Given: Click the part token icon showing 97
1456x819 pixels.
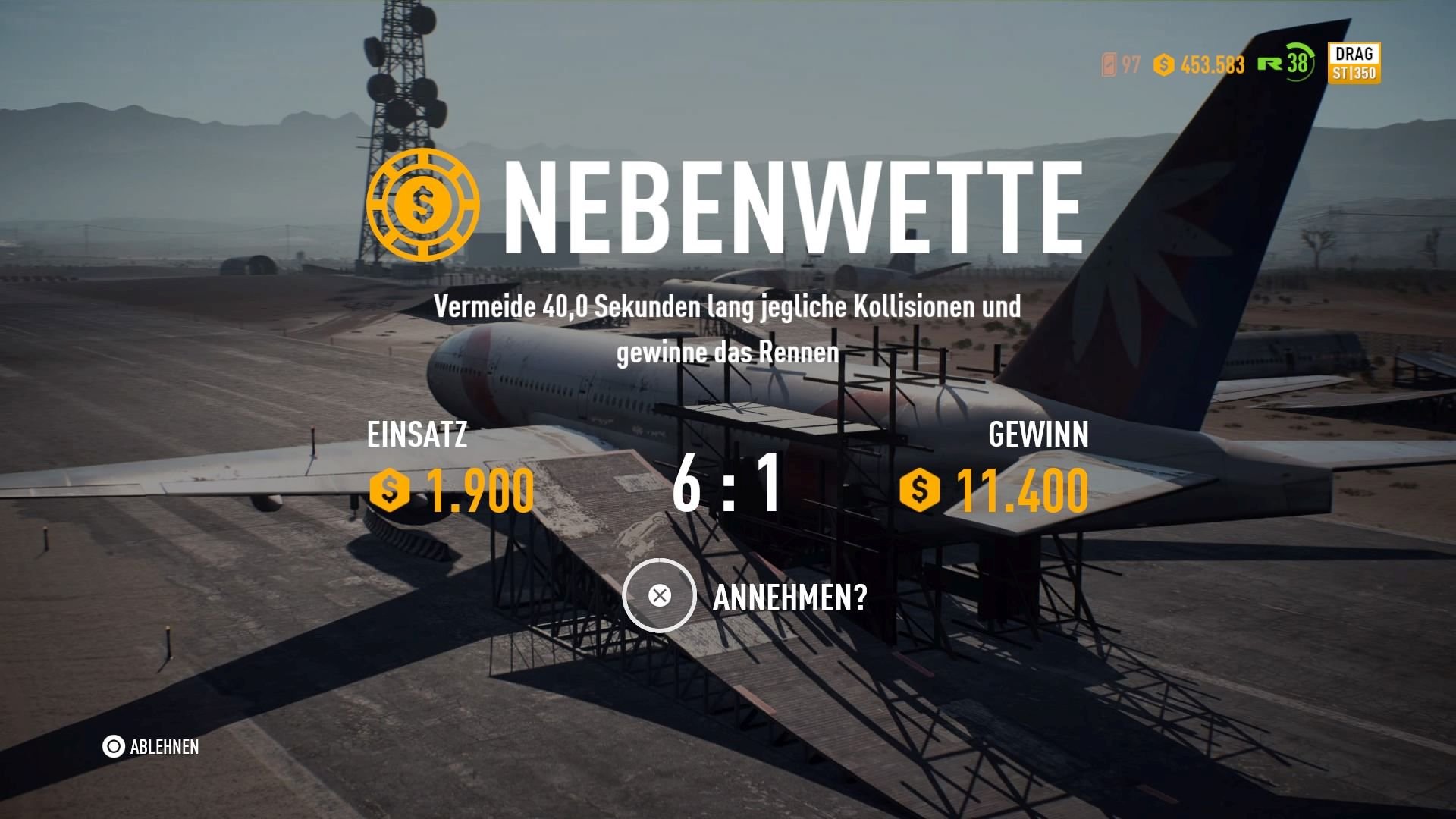Looking at the screenshot, I should 1109,64.
